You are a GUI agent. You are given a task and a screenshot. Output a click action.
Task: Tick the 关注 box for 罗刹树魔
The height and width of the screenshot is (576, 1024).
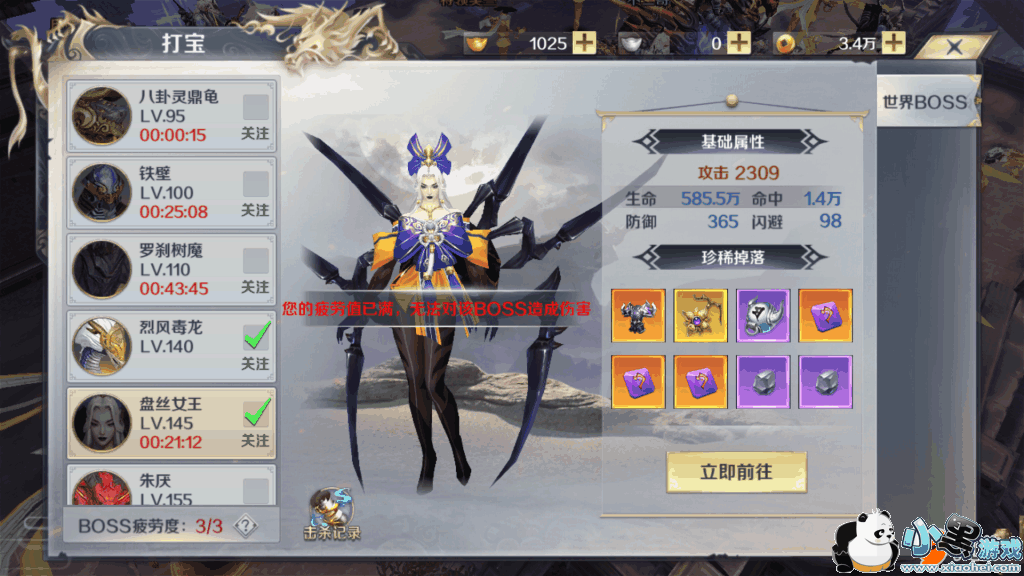[x=256, y=261]
